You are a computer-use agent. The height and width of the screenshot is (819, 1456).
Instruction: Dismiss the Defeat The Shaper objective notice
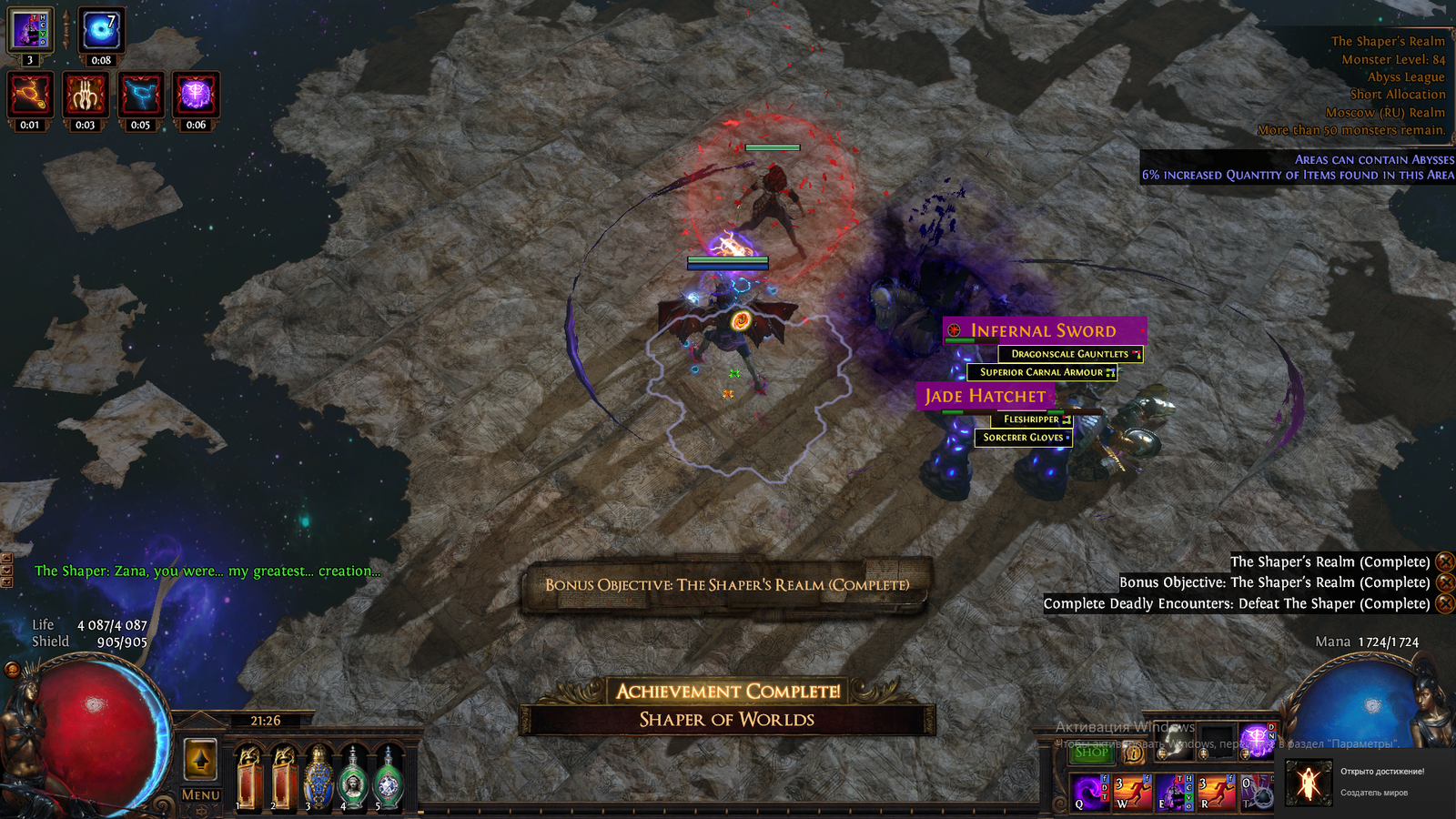pyautogui.click(x=1444, y=603)
